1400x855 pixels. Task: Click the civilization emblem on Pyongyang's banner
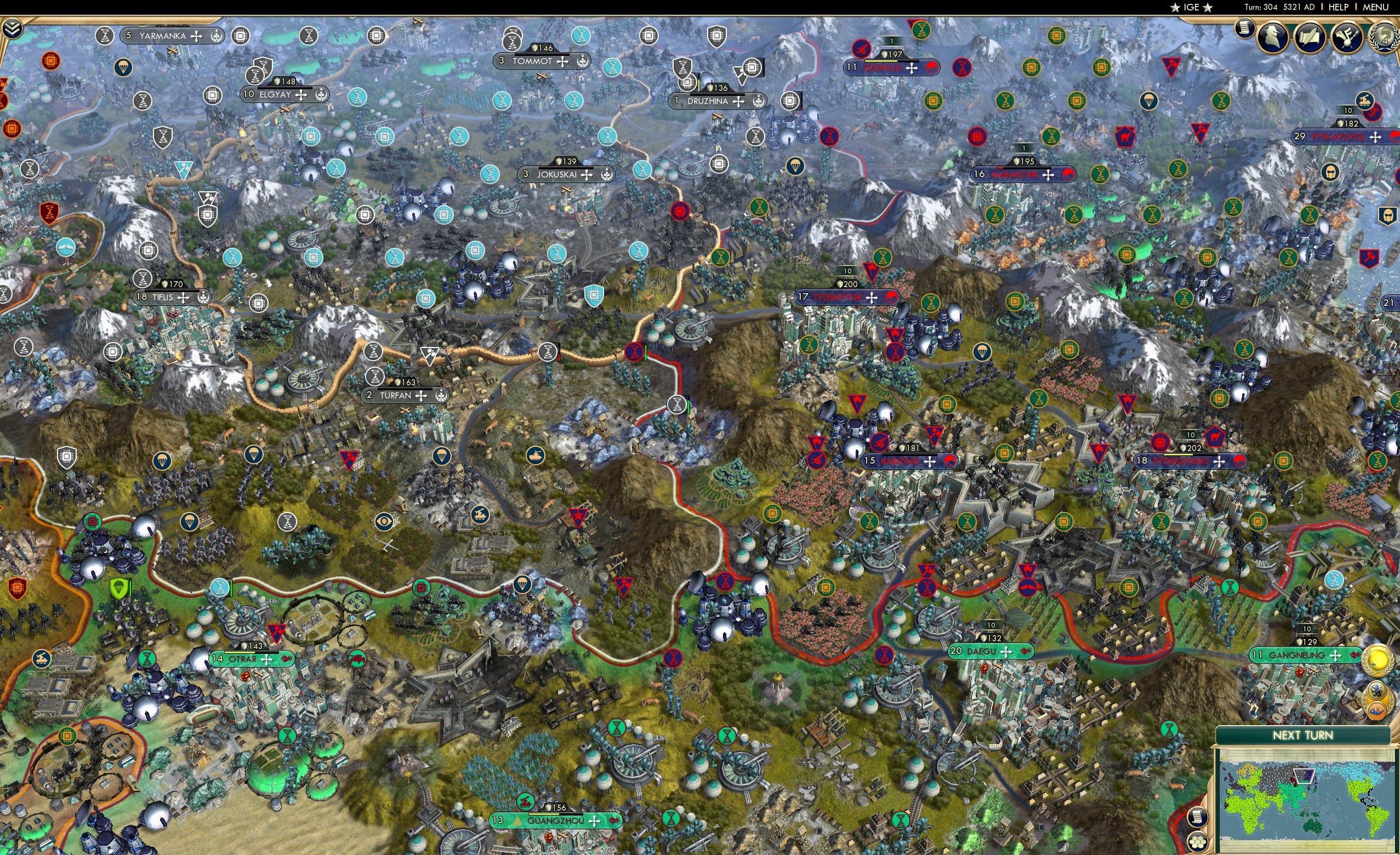1240,463
